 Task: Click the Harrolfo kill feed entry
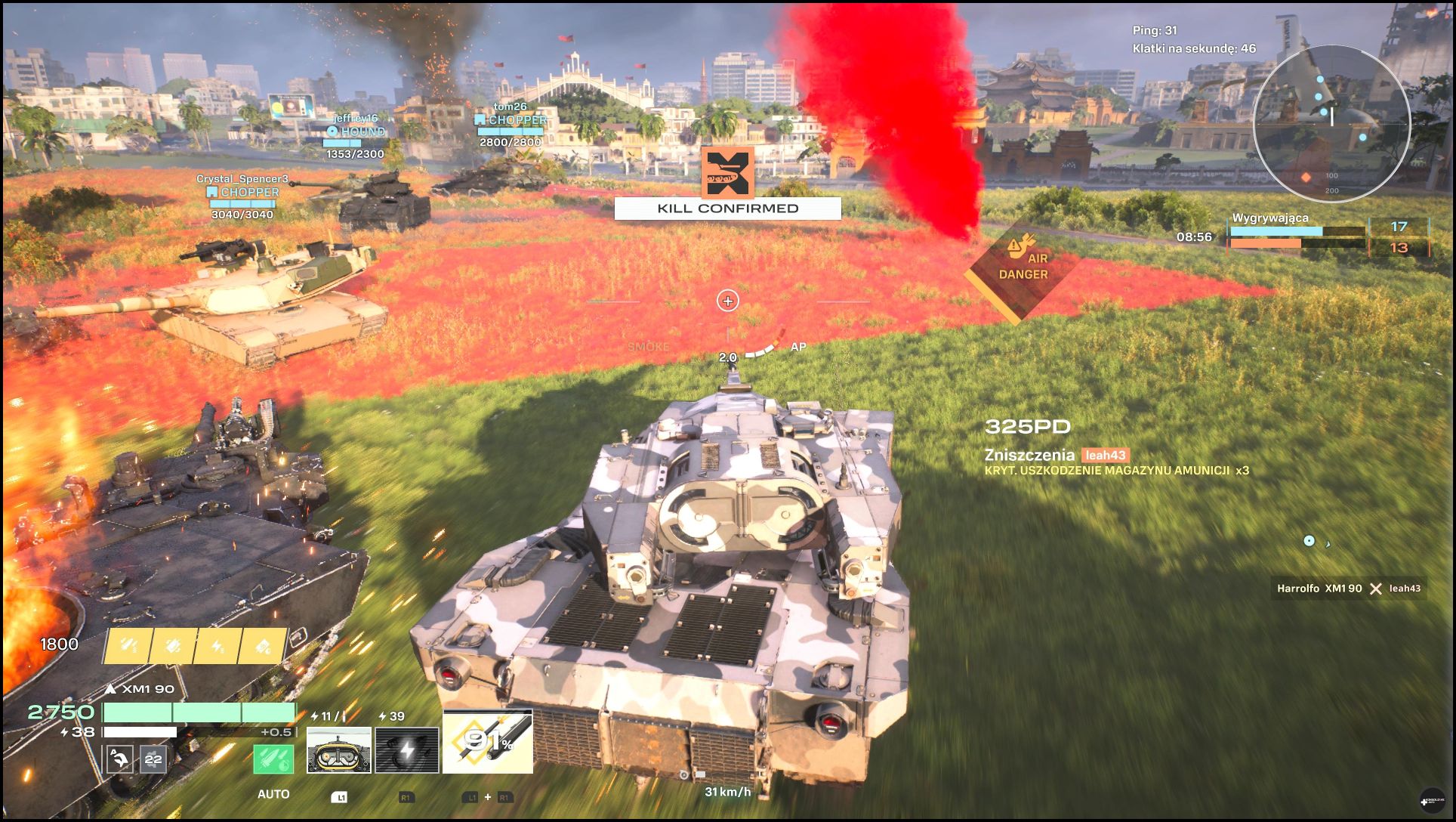pyautogui.click(x=1348, y=589)
